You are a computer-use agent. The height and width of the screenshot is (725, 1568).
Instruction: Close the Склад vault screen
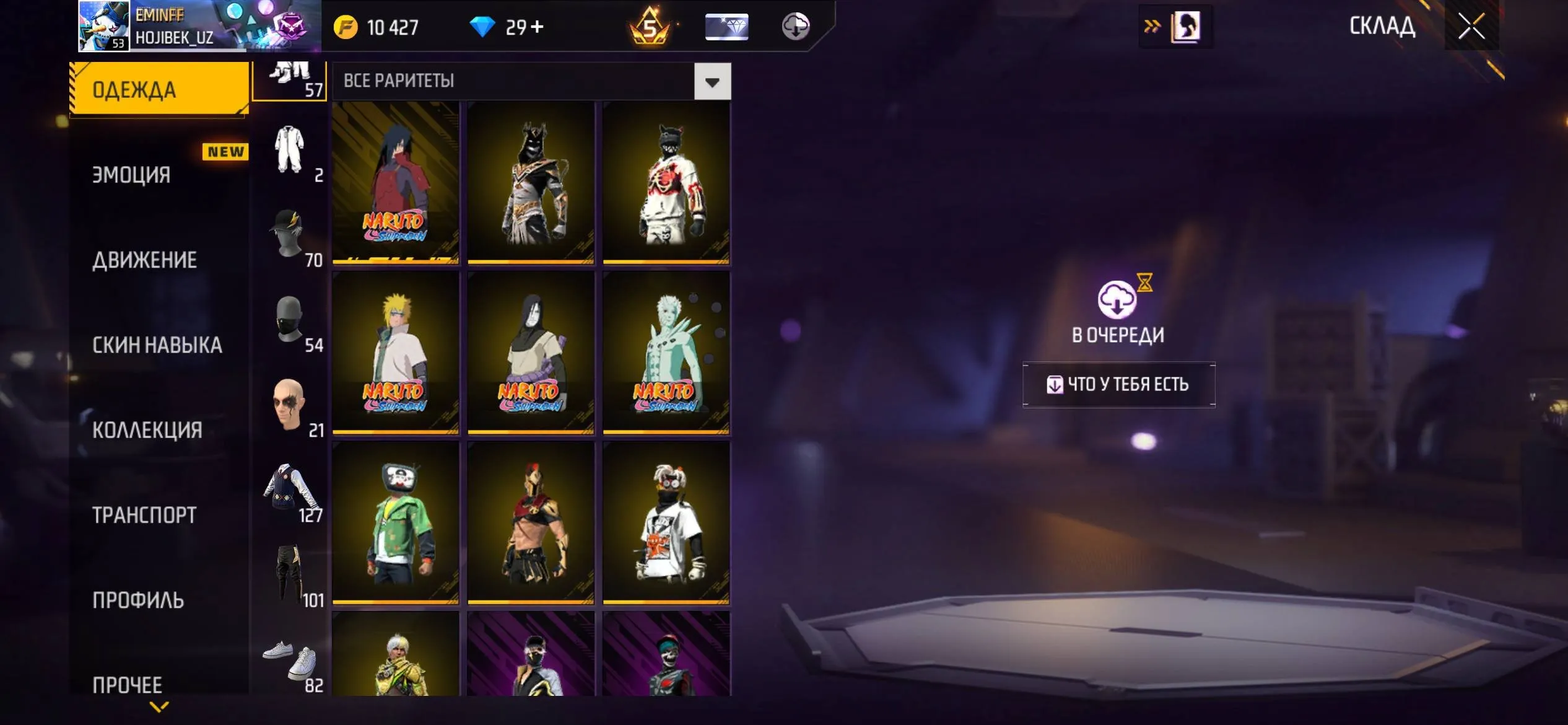point(1471,26)
